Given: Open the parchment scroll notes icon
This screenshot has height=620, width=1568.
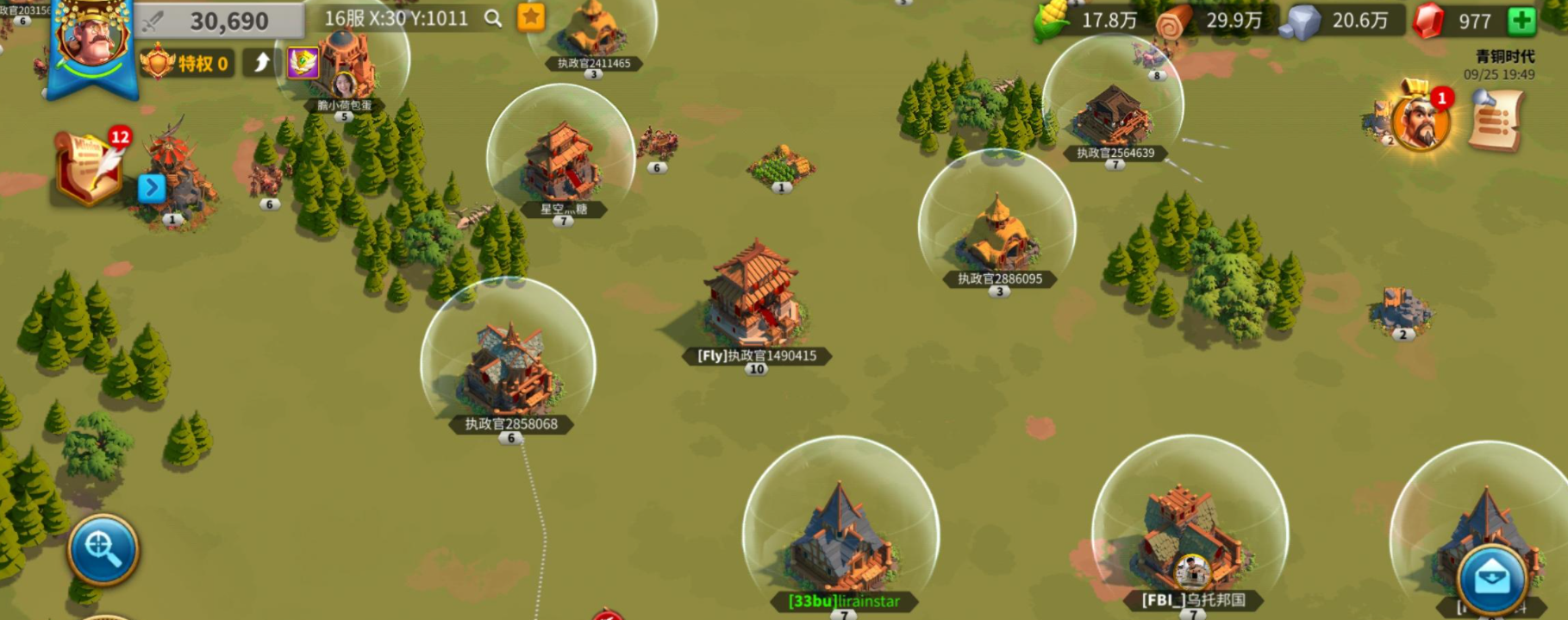Looking at the screenshot, I should [1496, 122].
